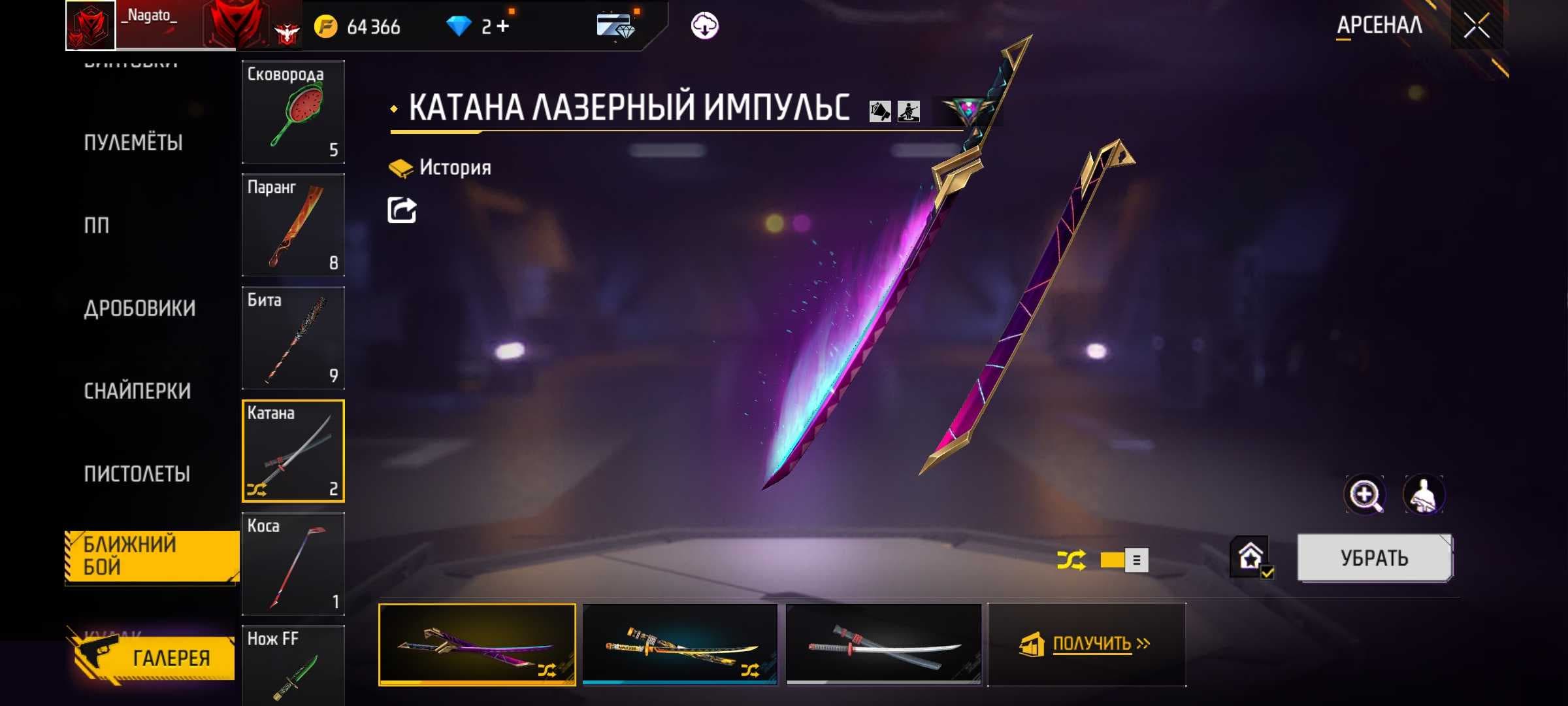Select the Дробовики category
Viewport: 1568px width, 706px height.
click(x=139, y=308)
